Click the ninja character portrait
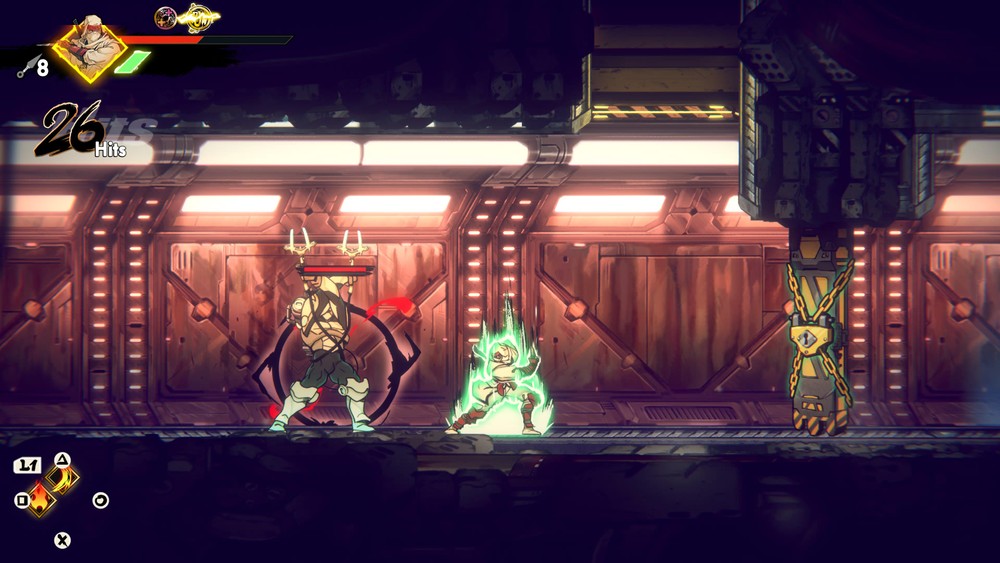Viewport: 1000px width, 563px height. coord(89,46)
